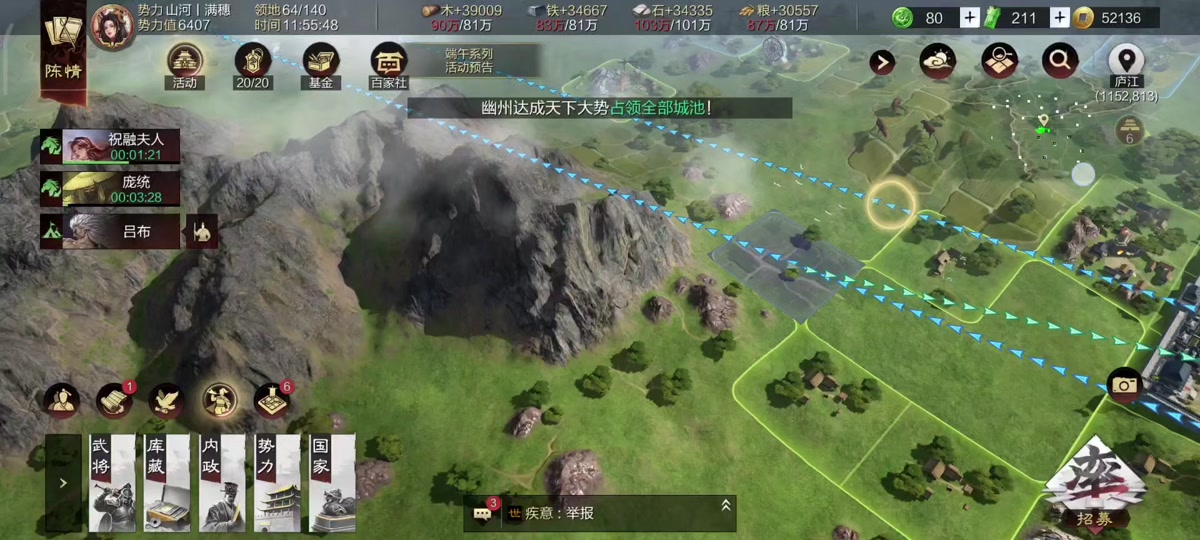Click the map board icon with badge 6
Screen dimensions: 1200x540
[271, 400]
